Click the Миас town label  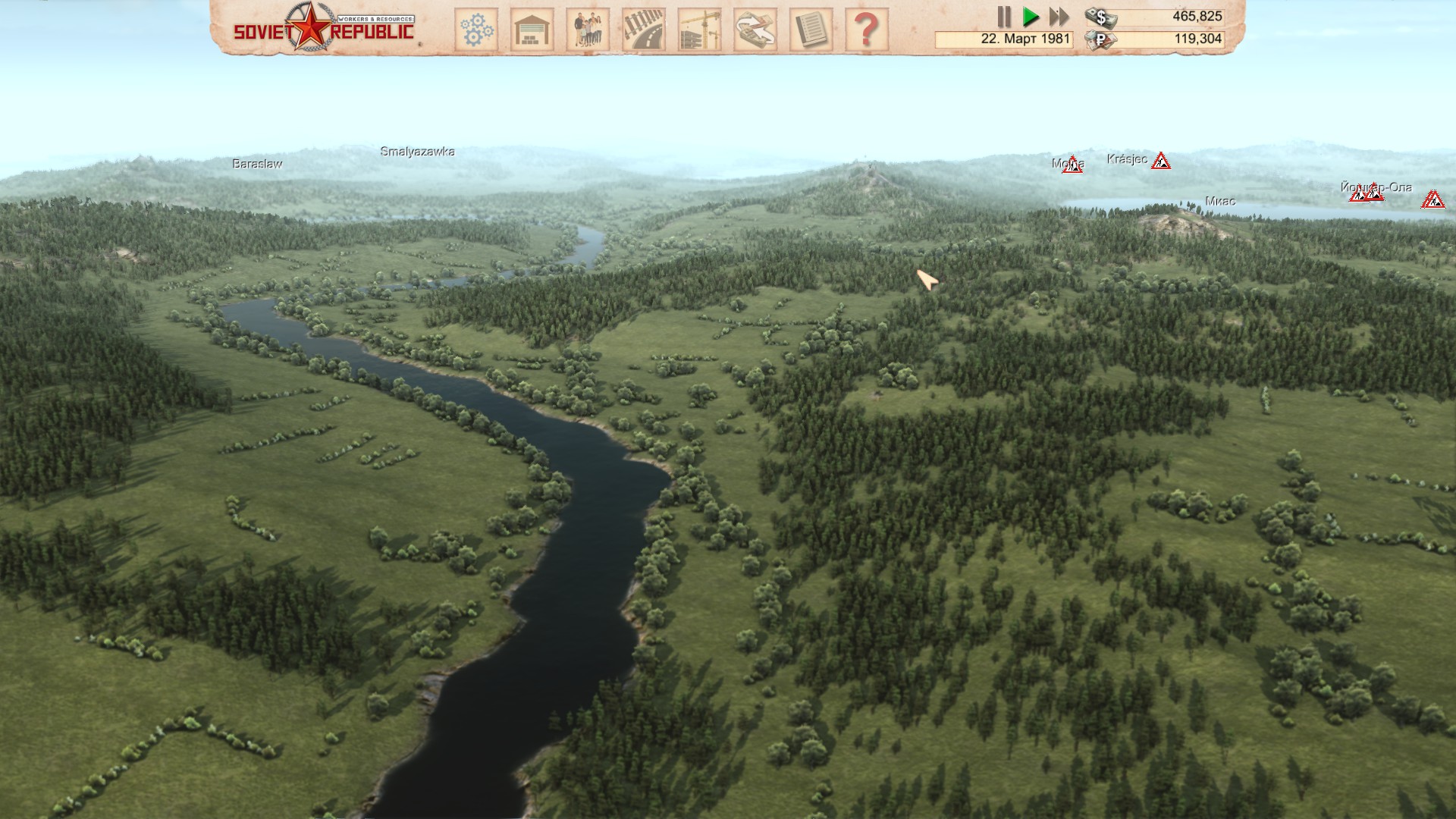pyautogui.click(x=1219, y=201)
